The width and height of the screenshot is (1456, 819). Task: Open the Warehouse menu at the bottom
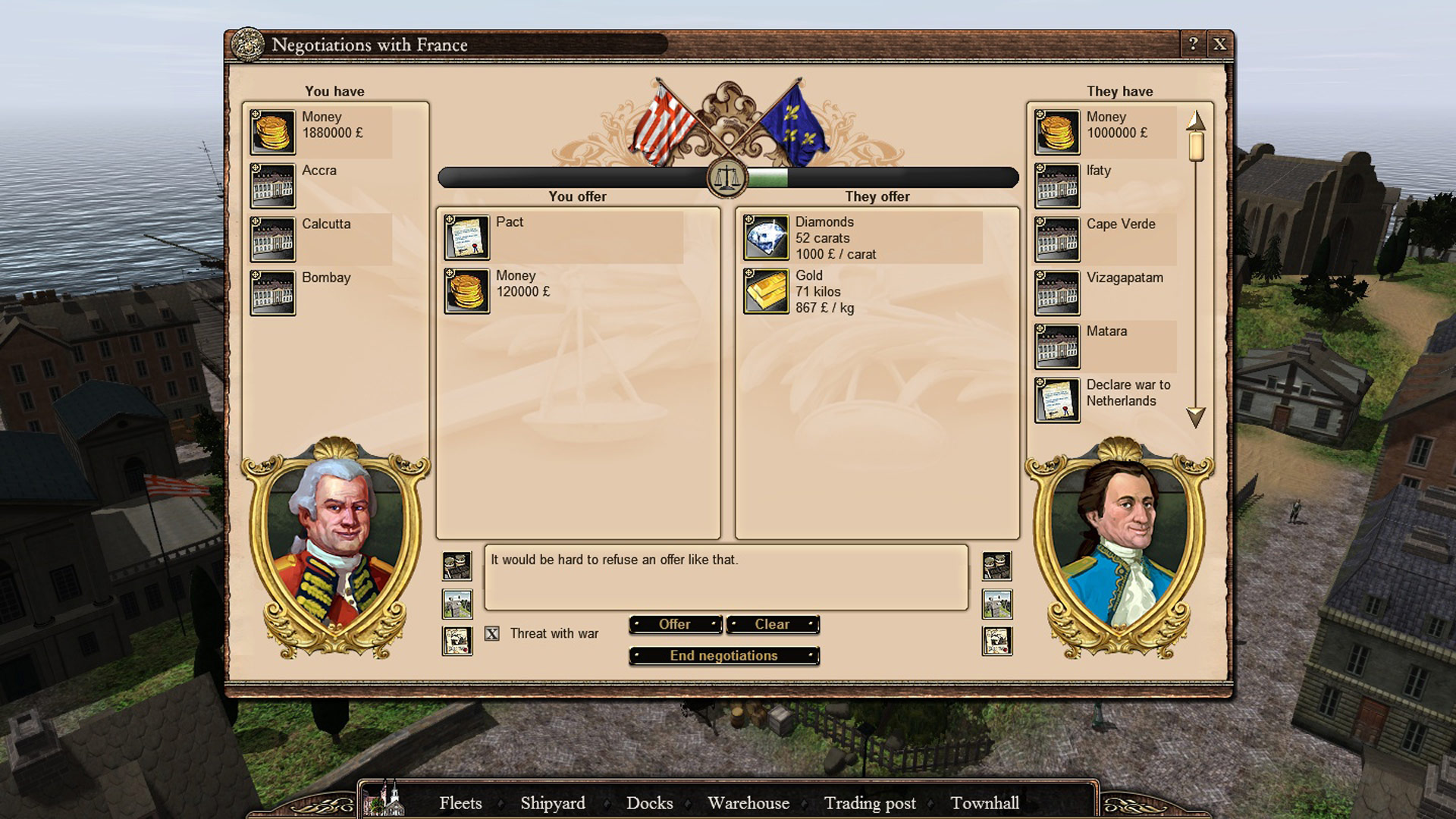[x=748, y=803]
